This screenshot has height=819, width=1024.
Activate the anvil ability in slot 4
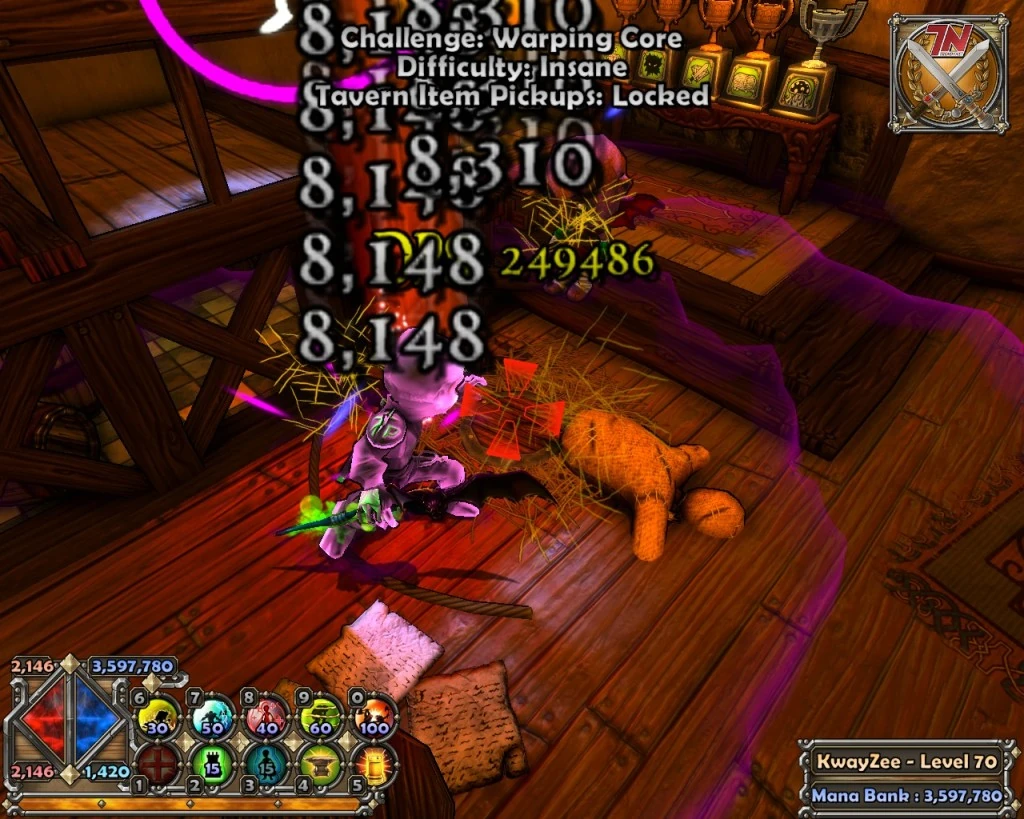click(x=322, y=765)
